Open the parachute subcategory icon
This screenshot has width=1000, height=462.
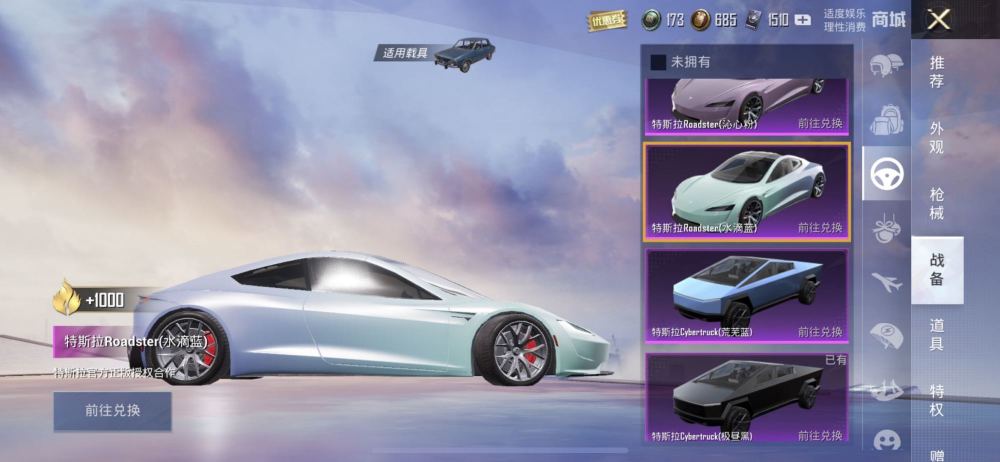[x=886, y=335]
